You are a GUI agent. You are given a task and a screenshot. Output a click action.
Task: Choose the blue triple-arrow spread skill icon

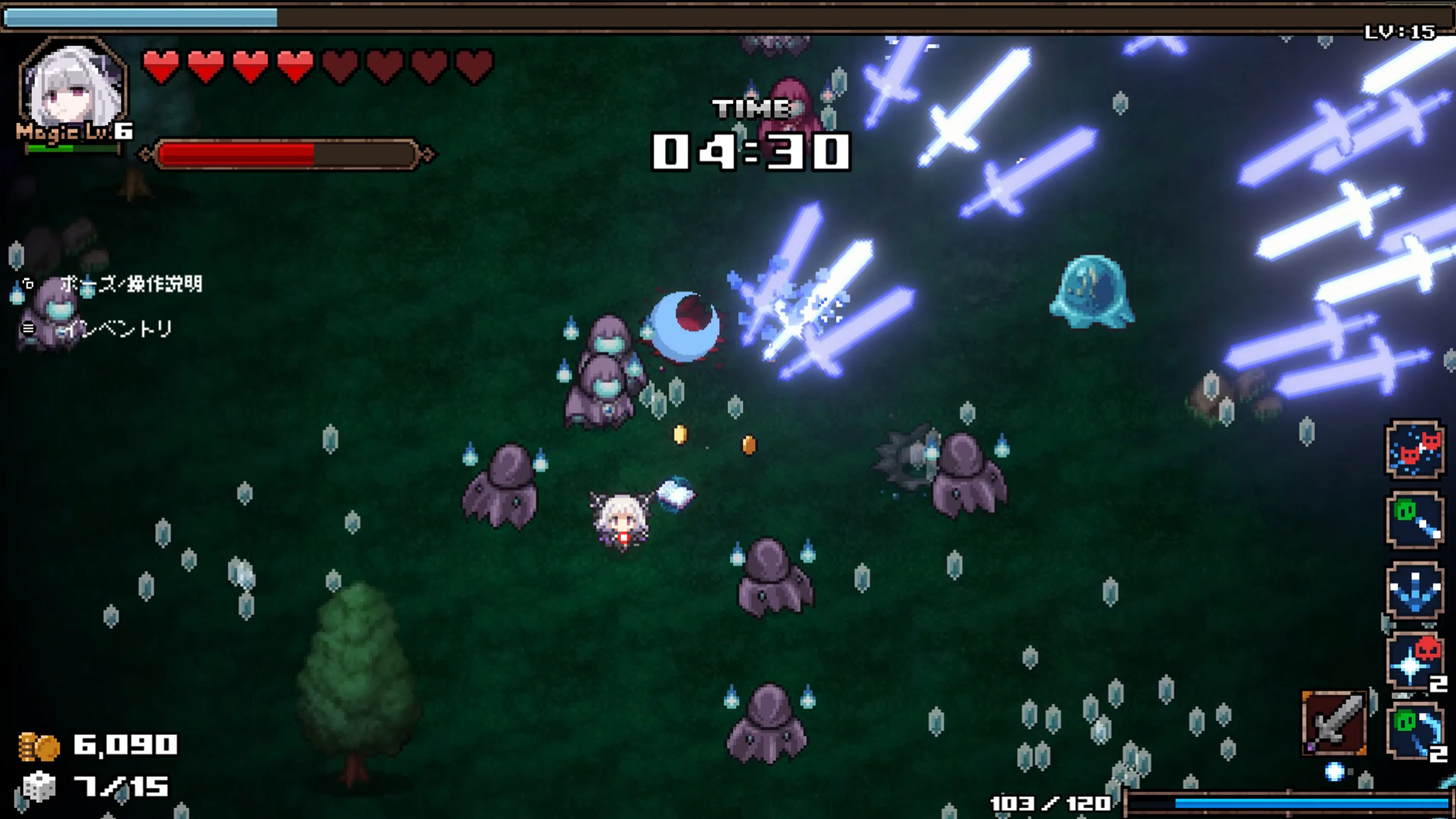pyautogui.click(x=1415, y=591)
